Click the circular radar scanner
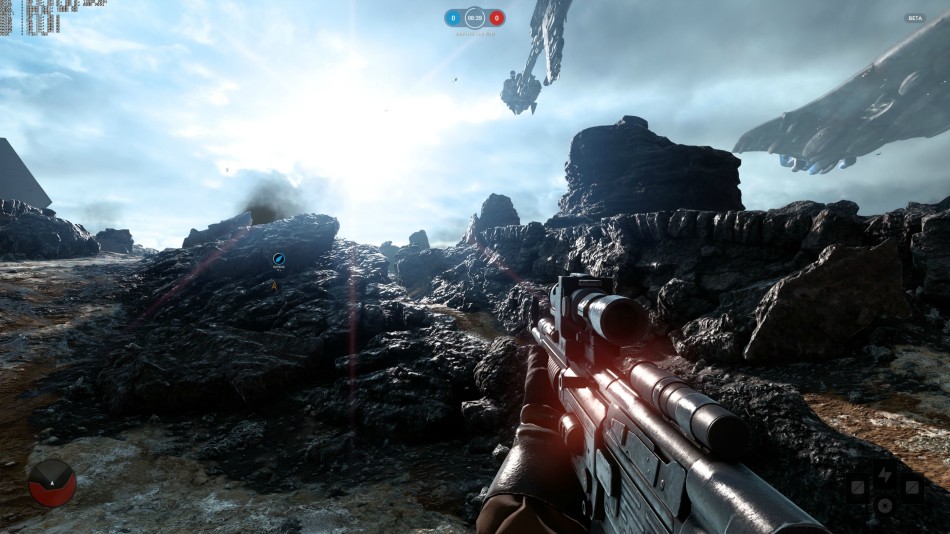This screenshot has width=950, height=534. pyautogui.click(x=52, y=483)
